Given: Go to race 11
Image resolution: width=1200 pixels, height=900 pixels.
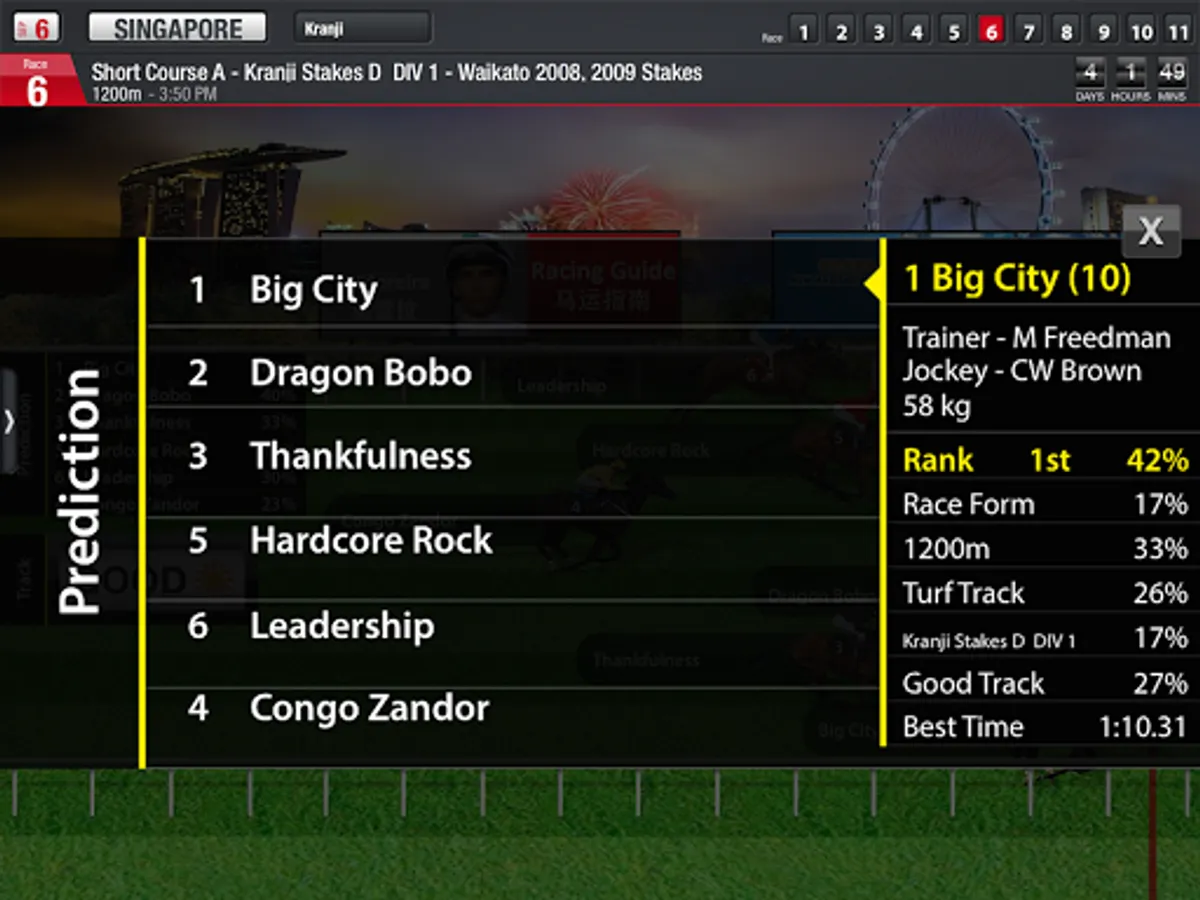Looking at the screenshot, I should click(1178, 30).
